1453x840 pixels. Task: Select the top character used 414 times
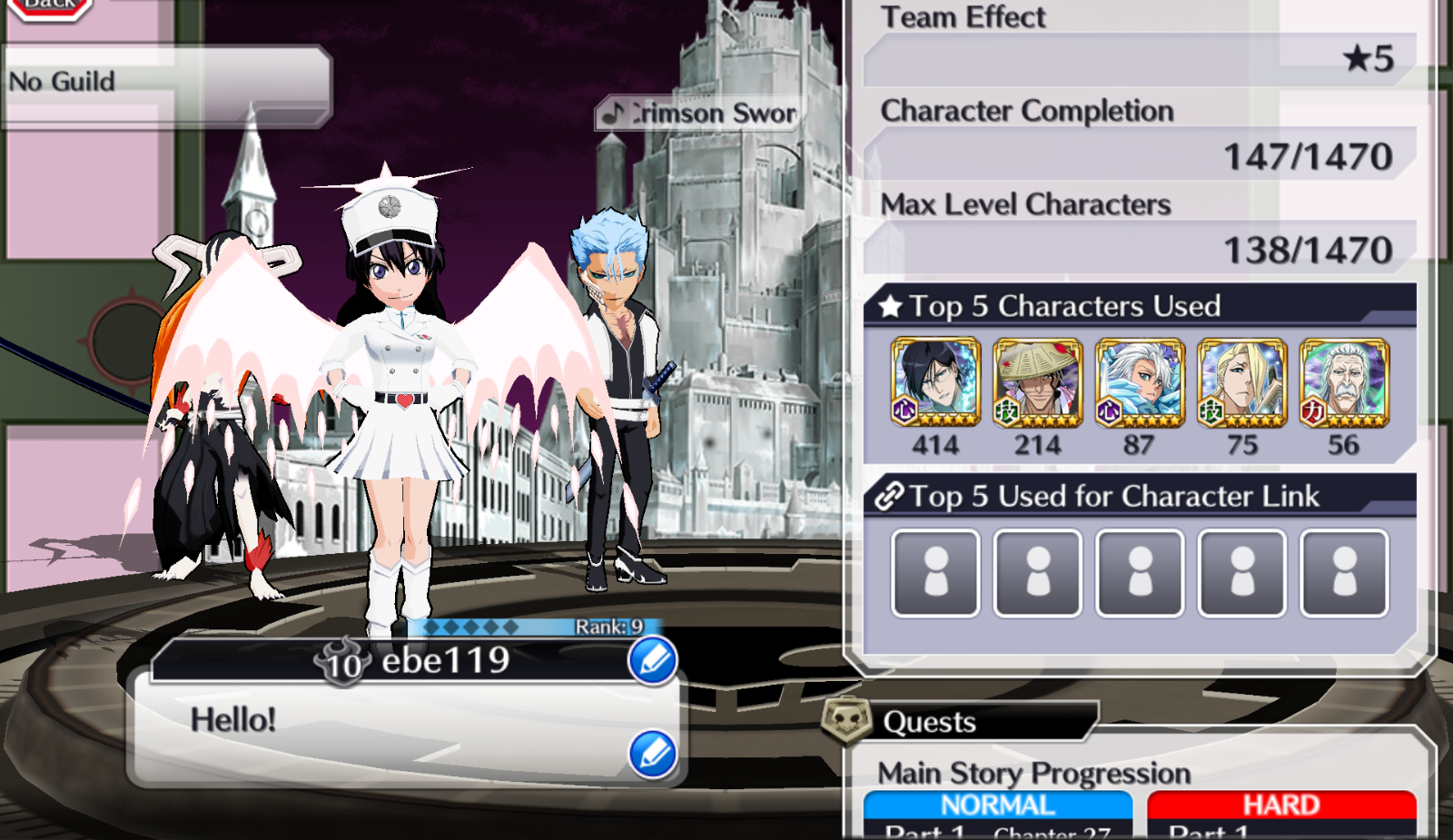935,382
